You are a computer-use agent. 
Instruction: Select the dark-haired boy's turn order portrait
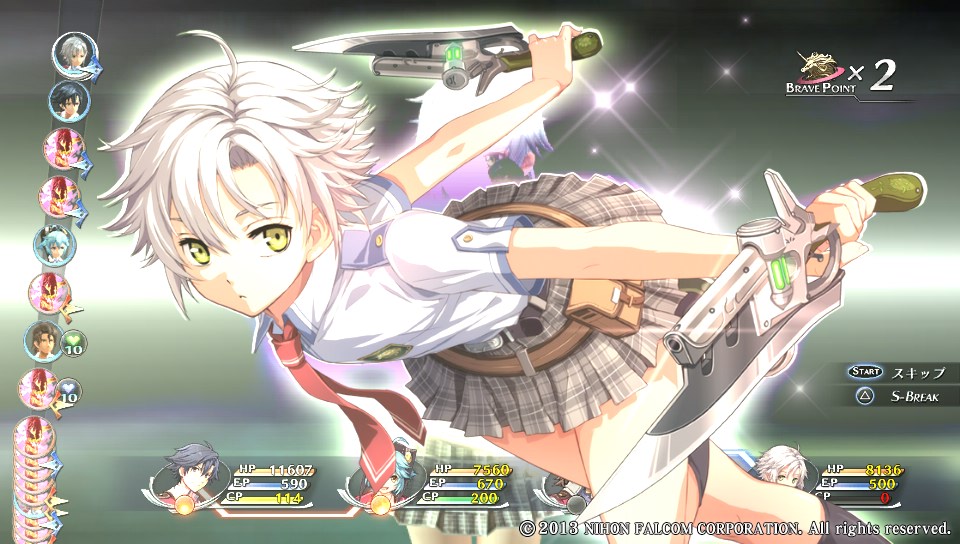tap(68, 101)
